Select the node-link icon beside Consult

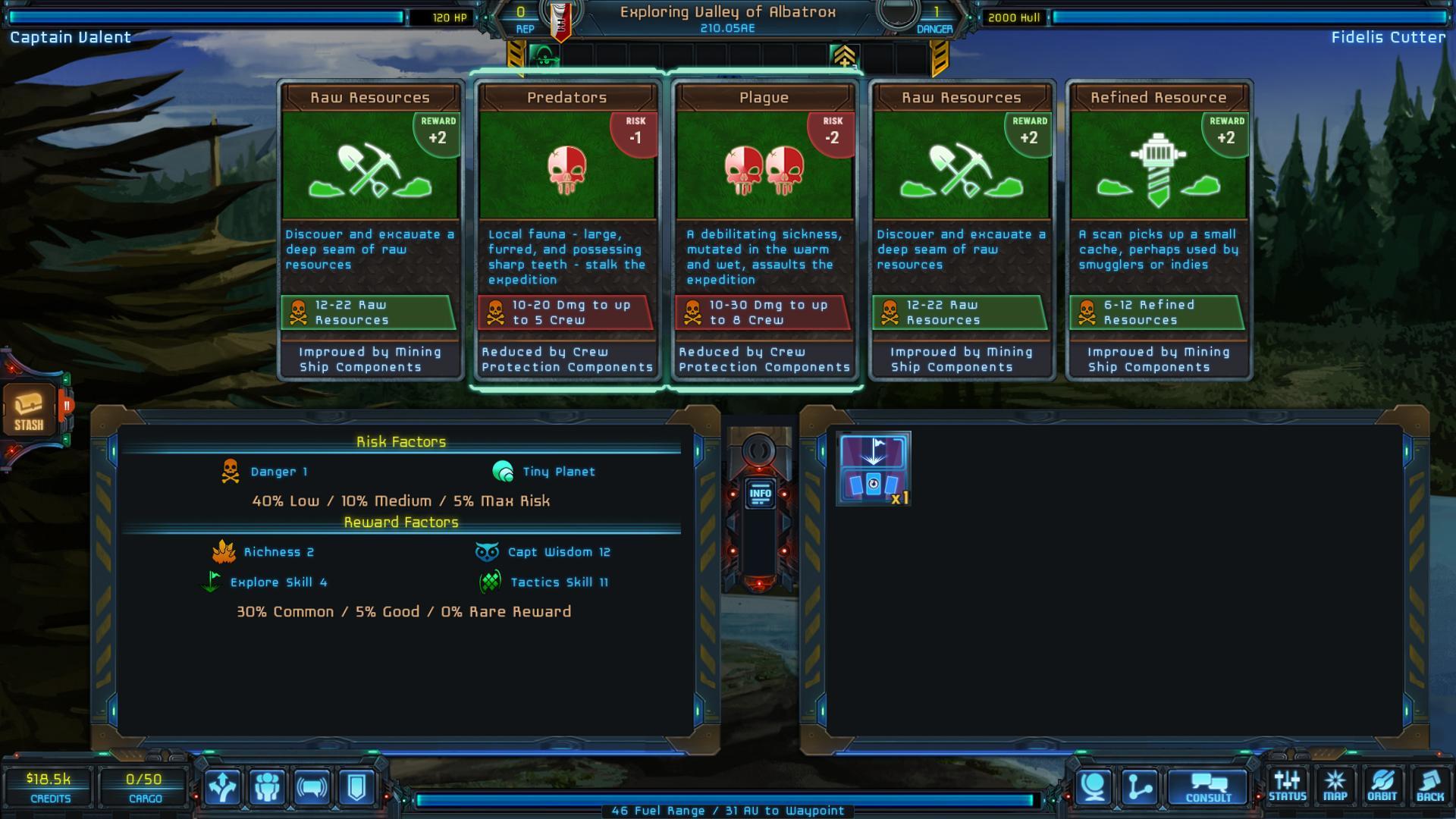click(1139, 787)
